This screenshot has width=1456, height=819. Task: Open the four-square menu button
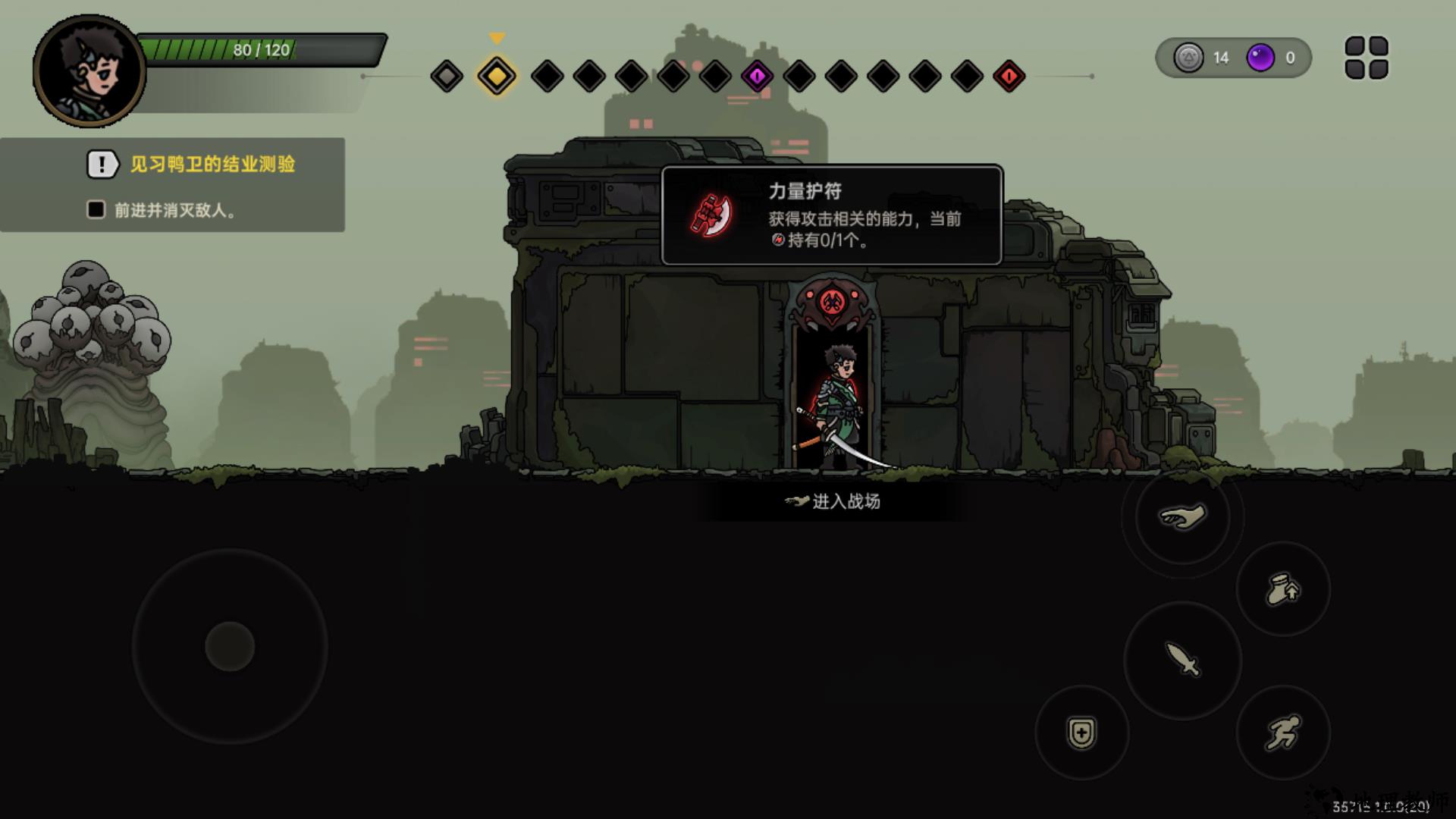(x=1366, y=58)
